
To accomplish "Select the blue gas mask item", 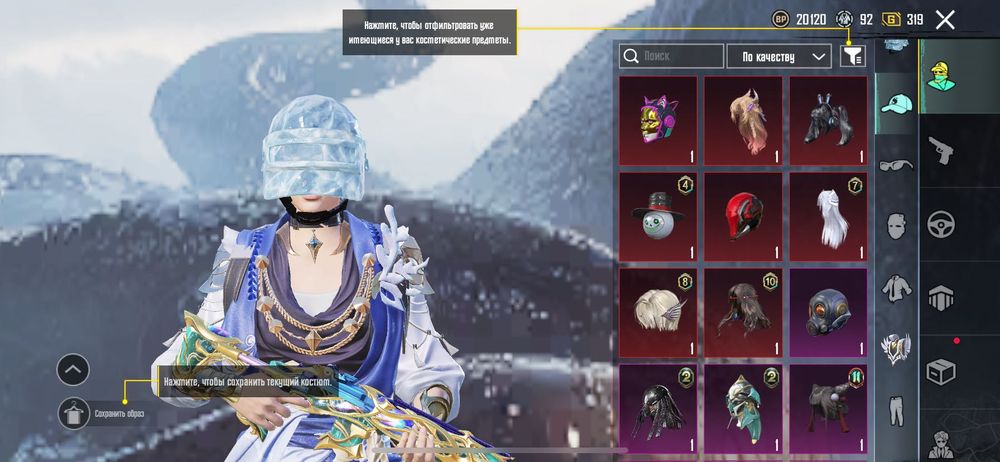I will pyautogui.click(x=828, y=312).
